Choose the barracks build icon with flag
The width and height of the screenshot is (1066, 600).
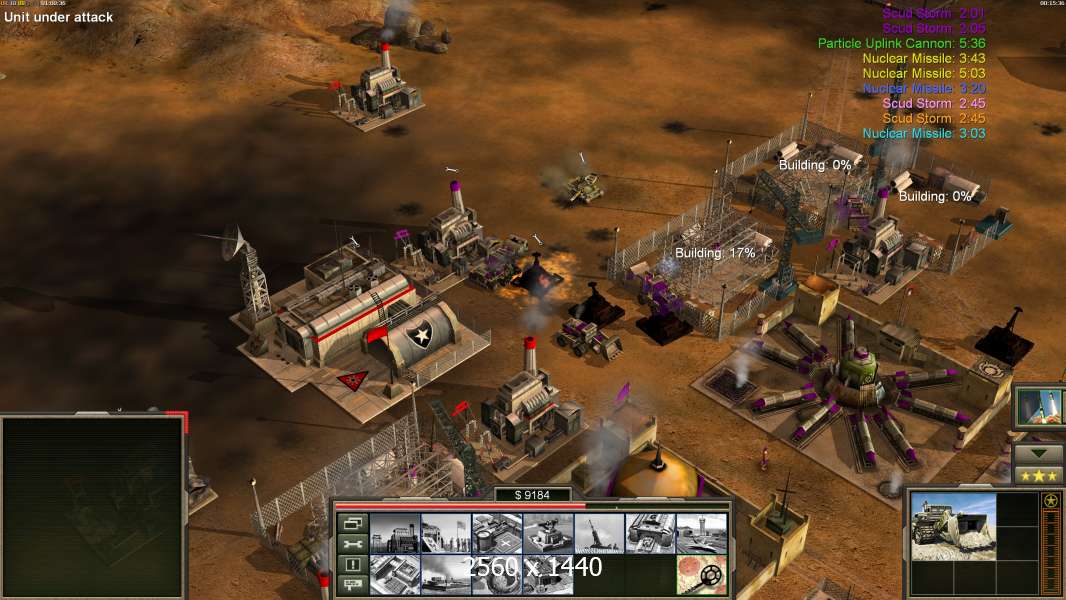pos(445,534)
